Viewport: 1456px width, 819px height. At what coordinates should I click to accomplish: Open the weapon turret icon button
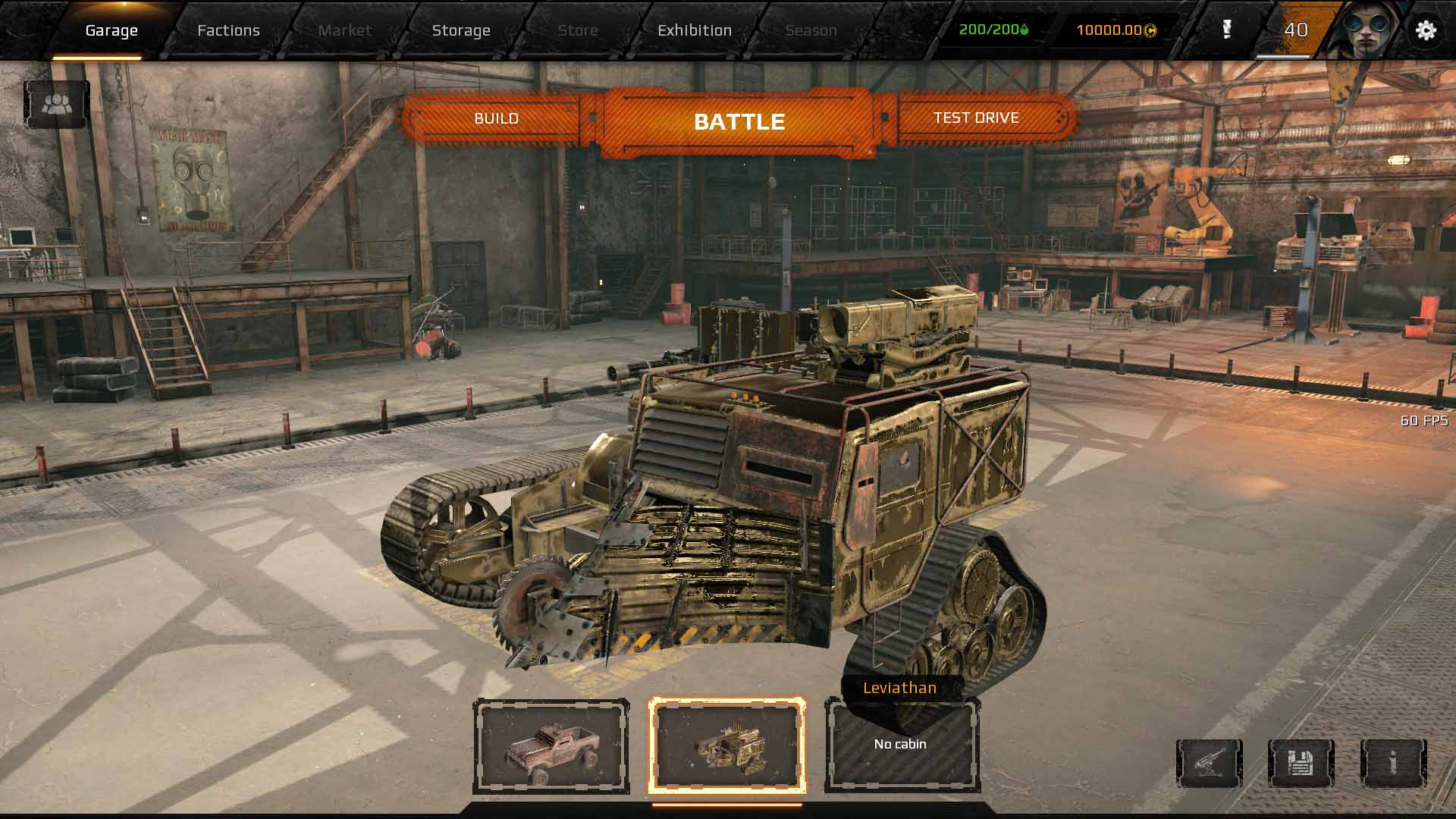point(1209,763)
